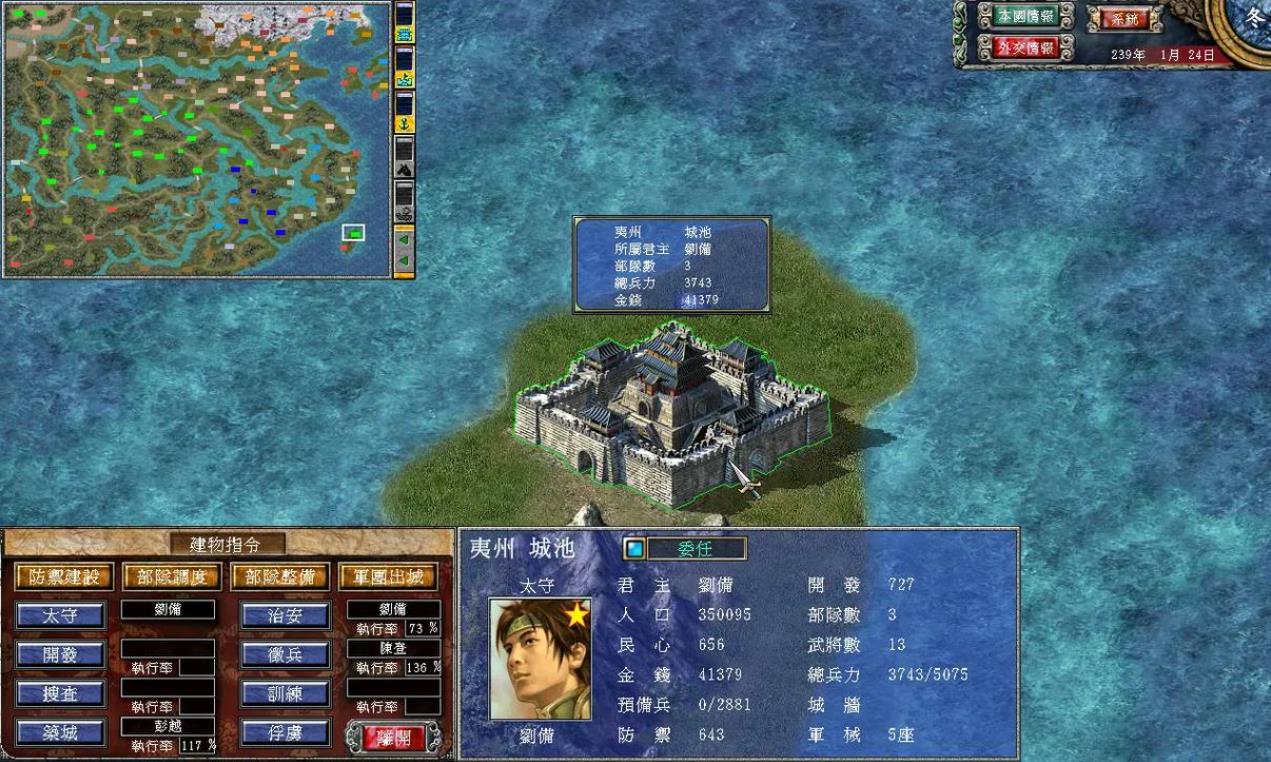Open 外交情報 diplomacy intelligence
Screen dimensions: 1271x762
point(1025,47)
